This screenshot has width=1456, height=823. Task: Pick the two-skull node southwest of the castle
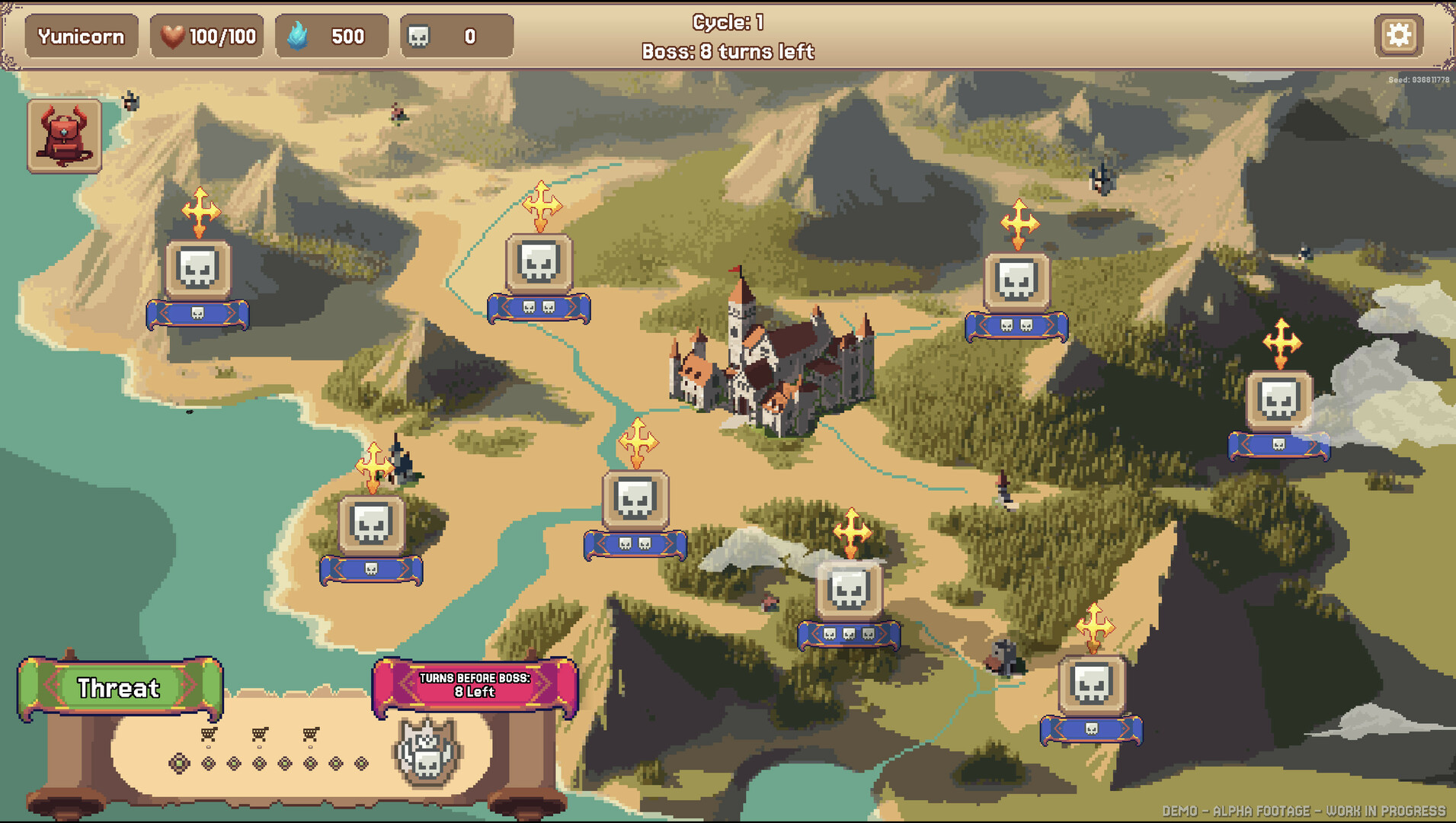tap(635, 500)
